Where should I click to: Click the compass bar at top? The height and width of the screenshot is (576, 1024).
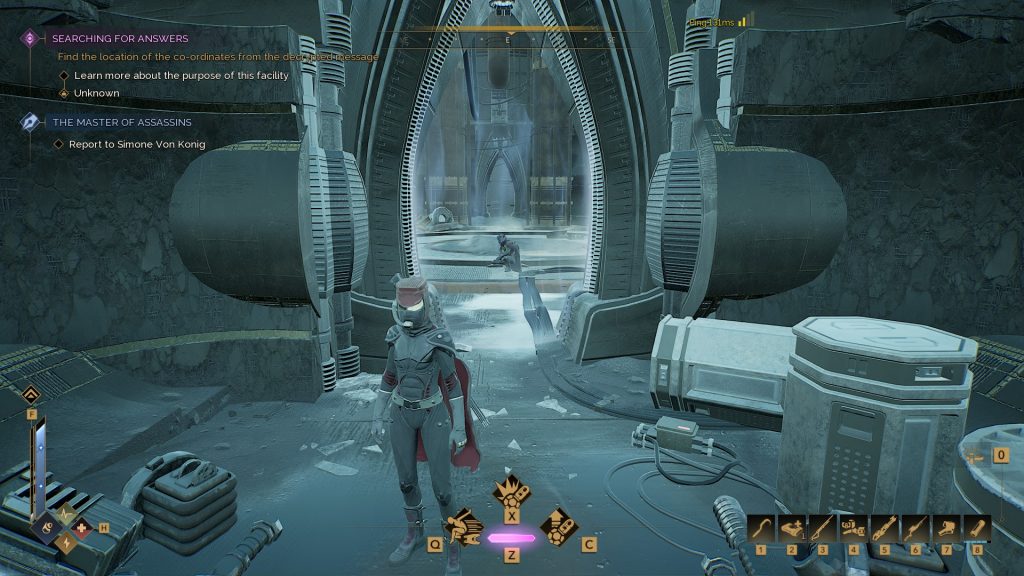click(x=510, y=40)
